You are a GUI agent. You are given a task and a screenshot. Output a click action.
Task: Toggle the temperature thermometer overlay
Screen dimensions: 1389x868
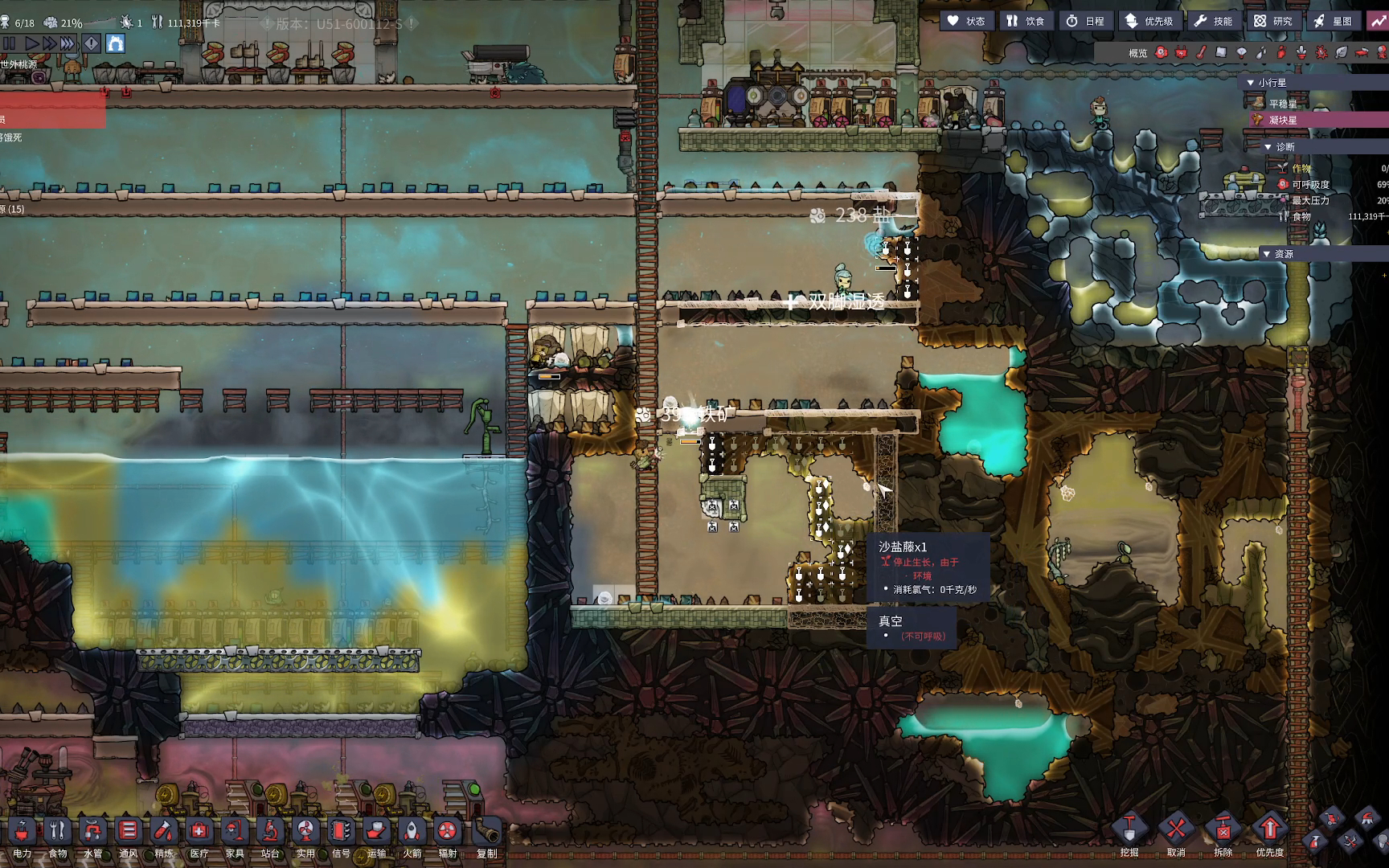pyautogui.click(x=1201, y=53)
